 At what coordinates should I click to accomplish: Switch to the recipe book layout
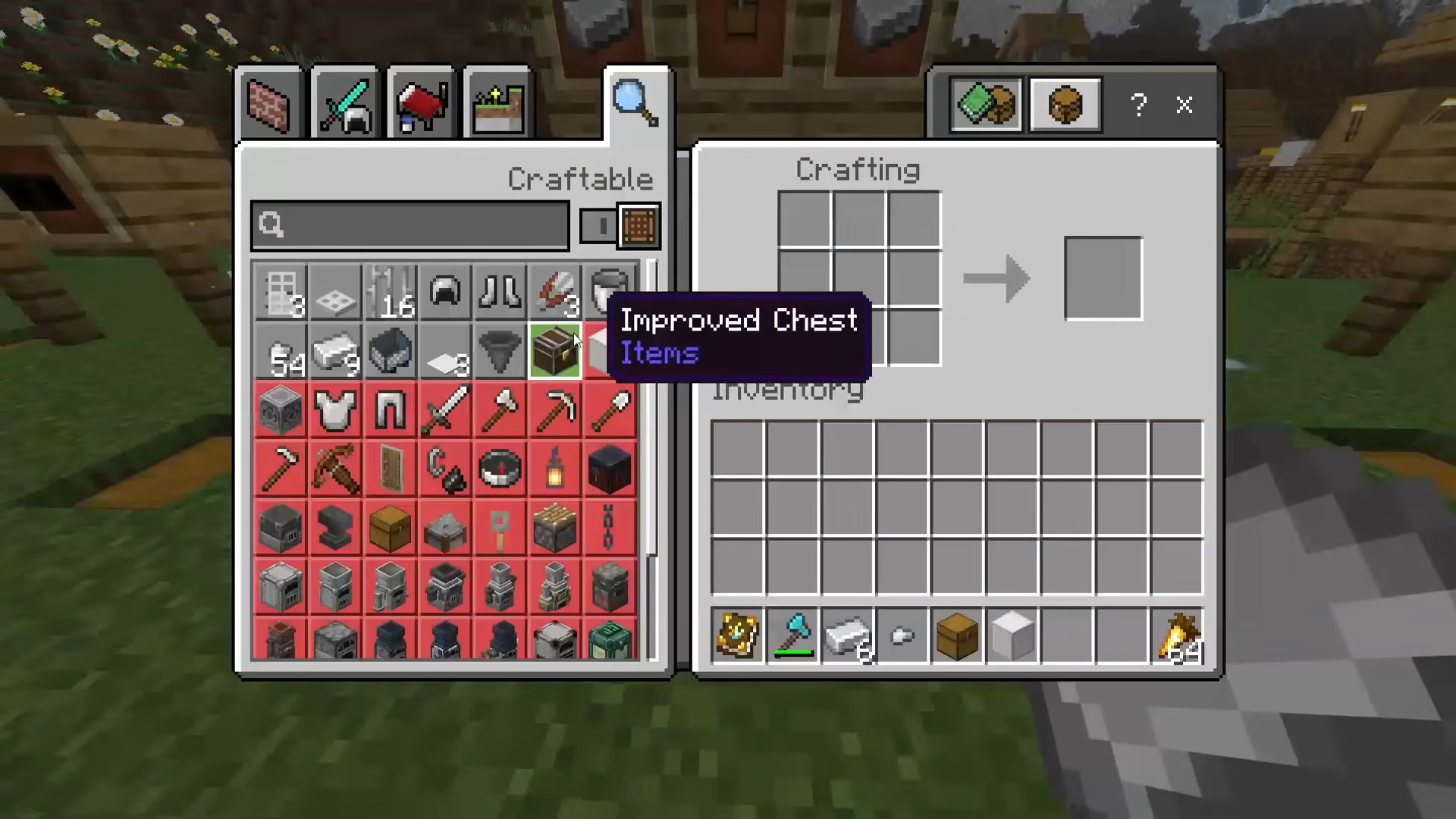tap(986, 105)
